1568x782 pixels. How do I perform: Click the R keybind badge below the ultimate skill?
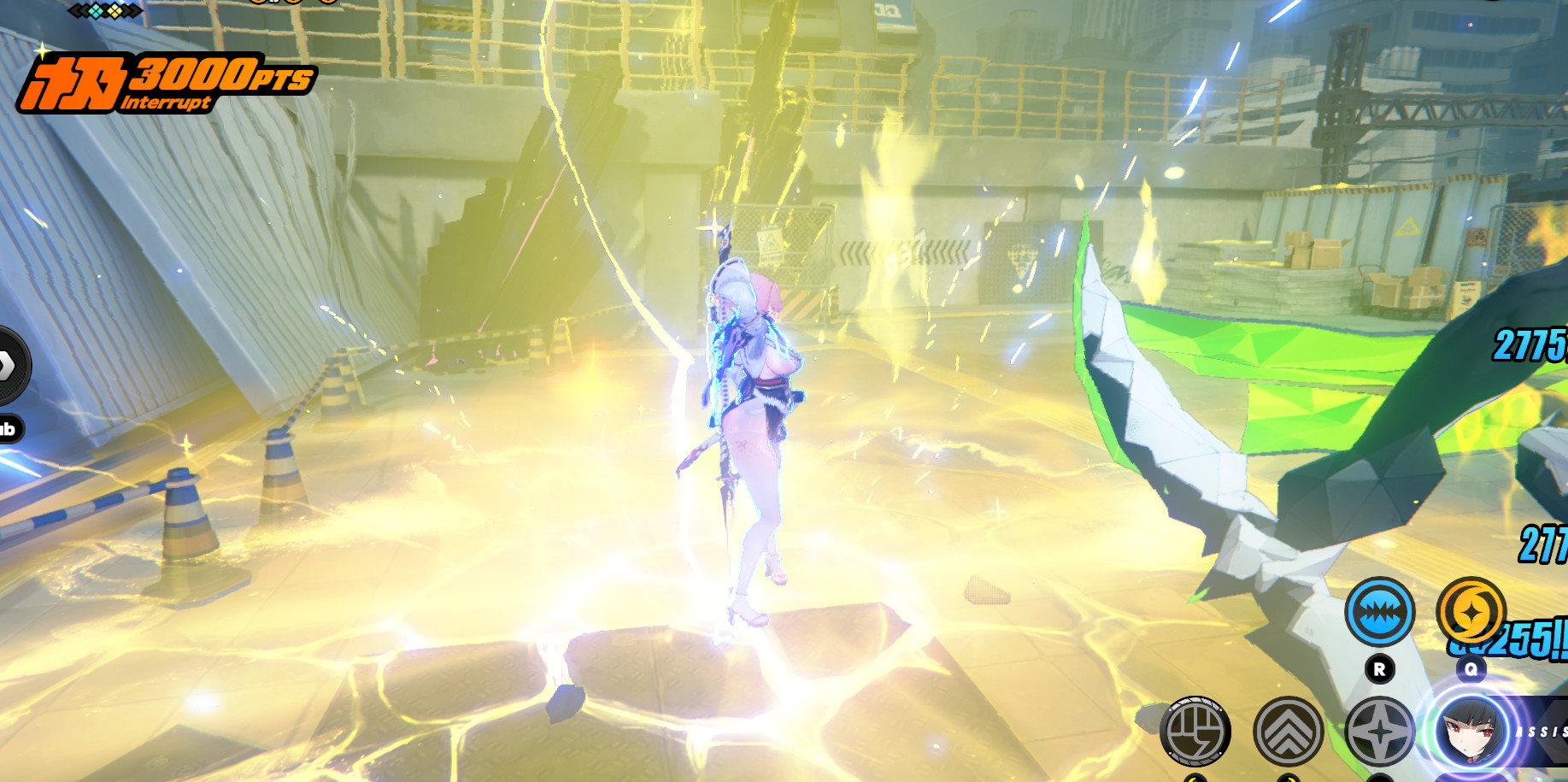click(1378, 669)
